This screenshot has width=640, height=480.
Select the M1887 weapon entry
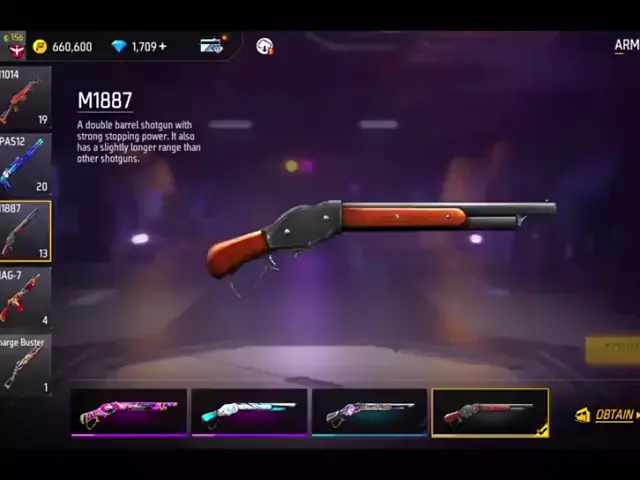click(x=24, y=231)
